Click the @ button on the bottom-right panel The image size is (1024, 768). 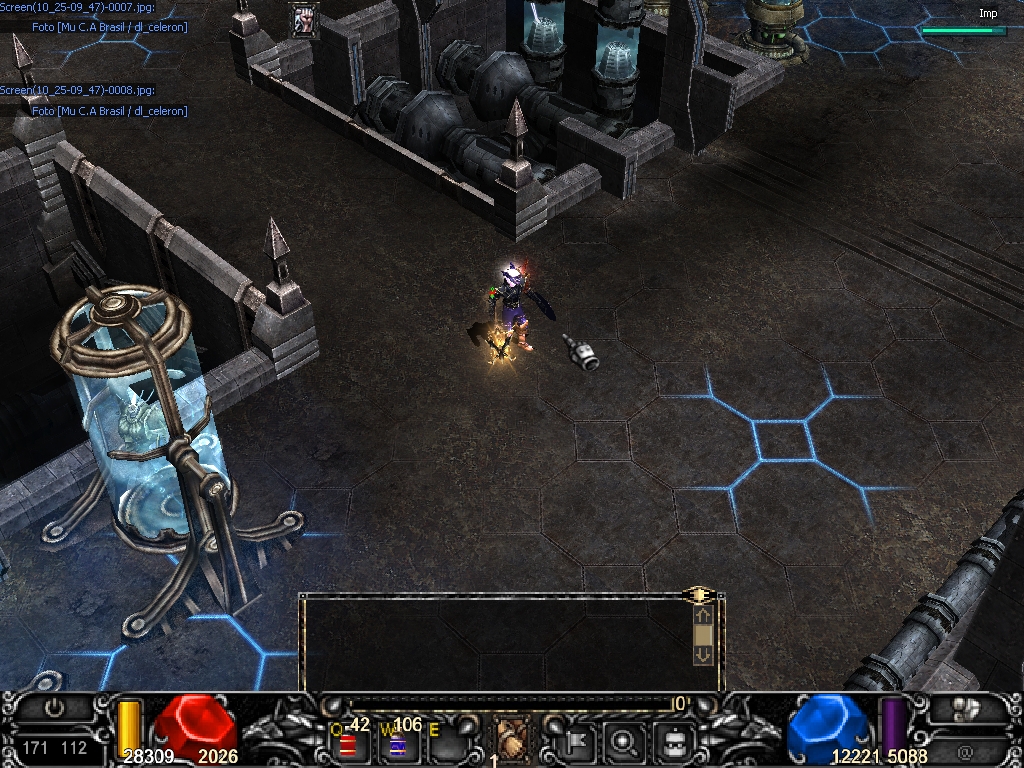pyautogui.click(x=965, y=751)
